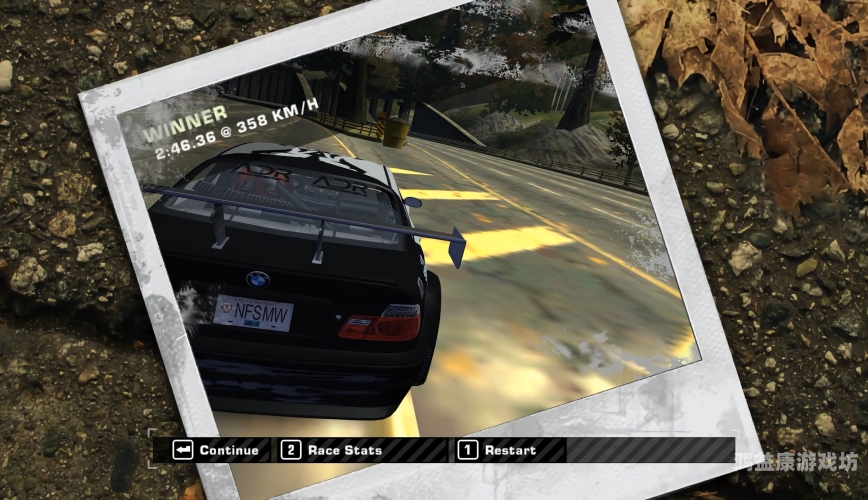Restart the race
Image resolution: width=868 pixels, height=500 pixels.
coord(498,450)
